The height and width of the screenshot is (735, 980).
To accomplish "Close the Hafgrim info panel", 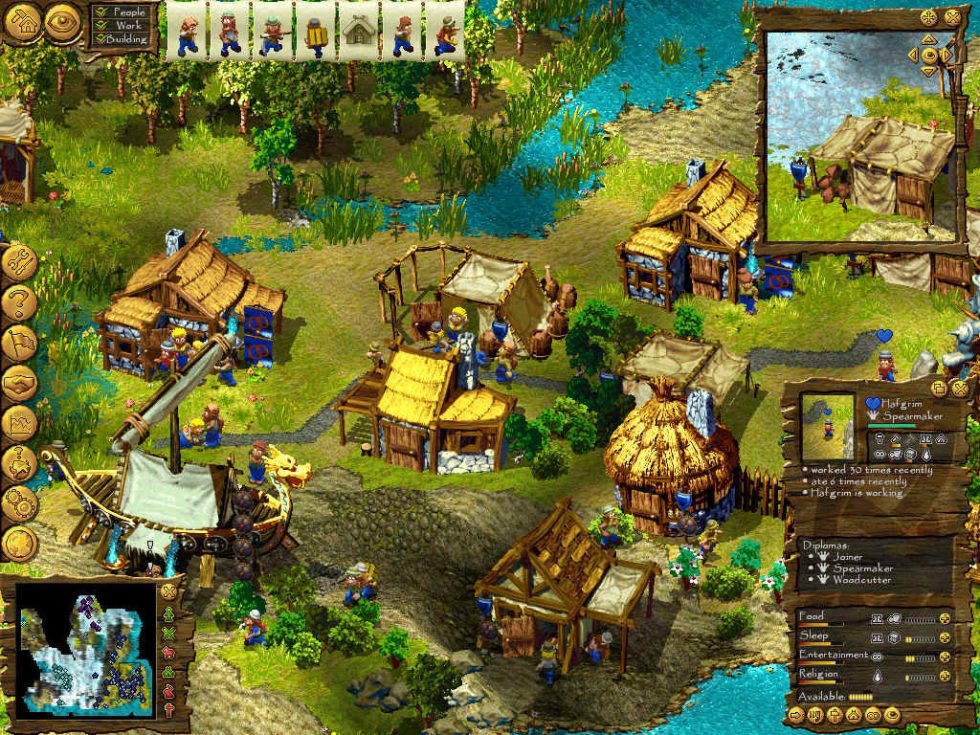I will [959, 388].
